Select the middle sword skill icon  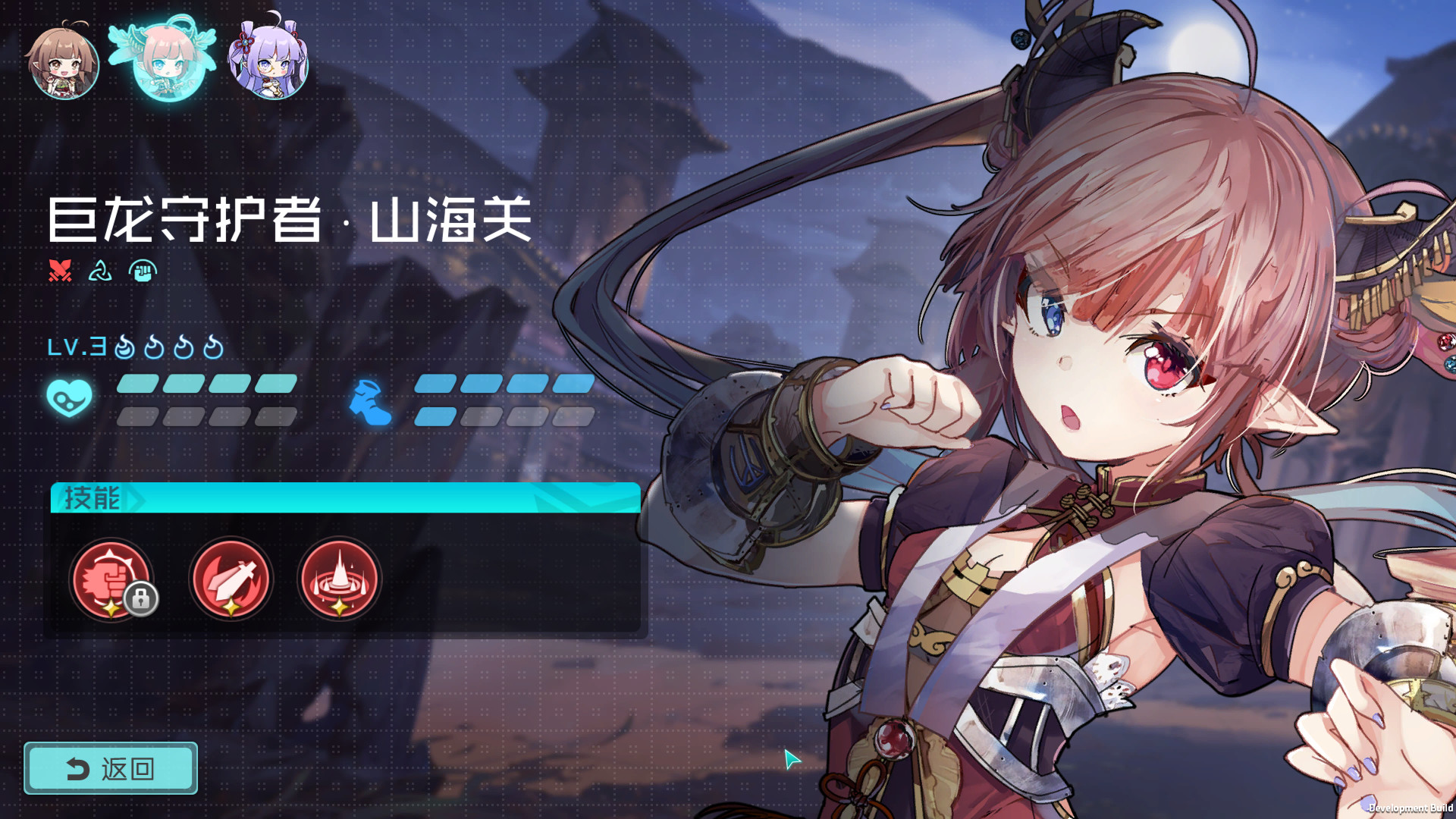[x=231, y=579]
